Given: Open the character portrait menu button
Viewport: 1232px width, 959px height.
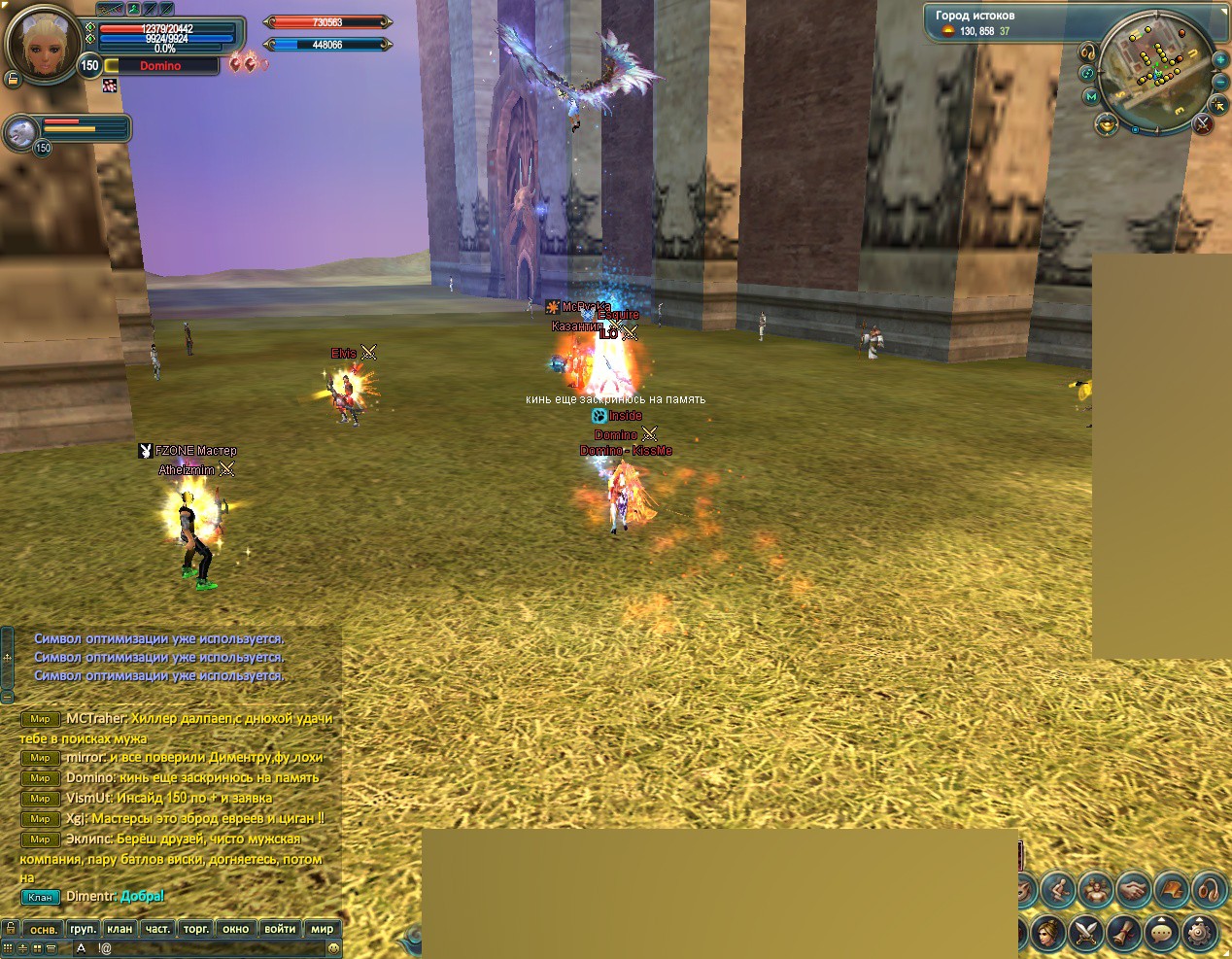Looking at the screenshot, I should tap(1046, 933).
